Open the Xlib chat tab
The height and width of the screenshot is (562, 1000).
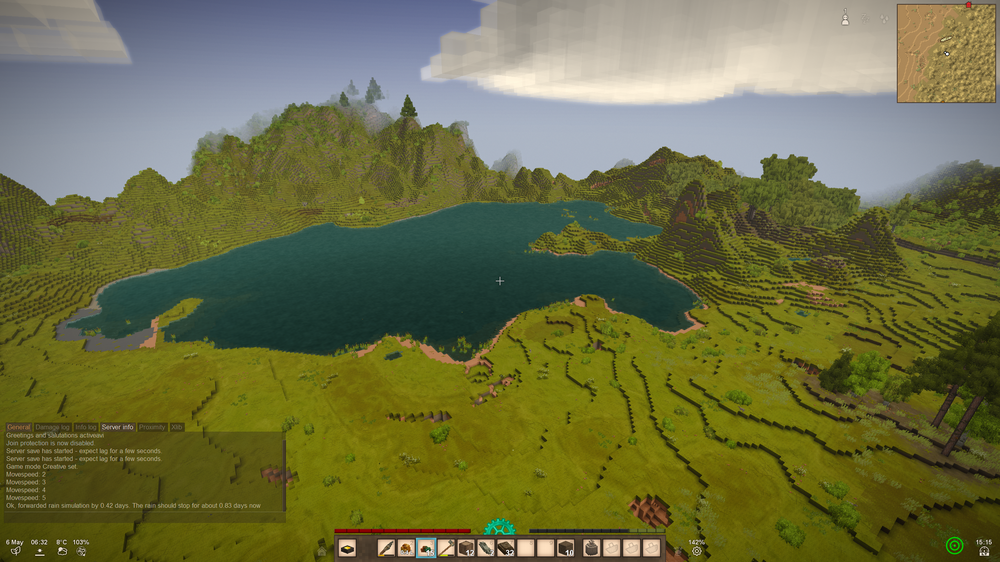point(177,427)
